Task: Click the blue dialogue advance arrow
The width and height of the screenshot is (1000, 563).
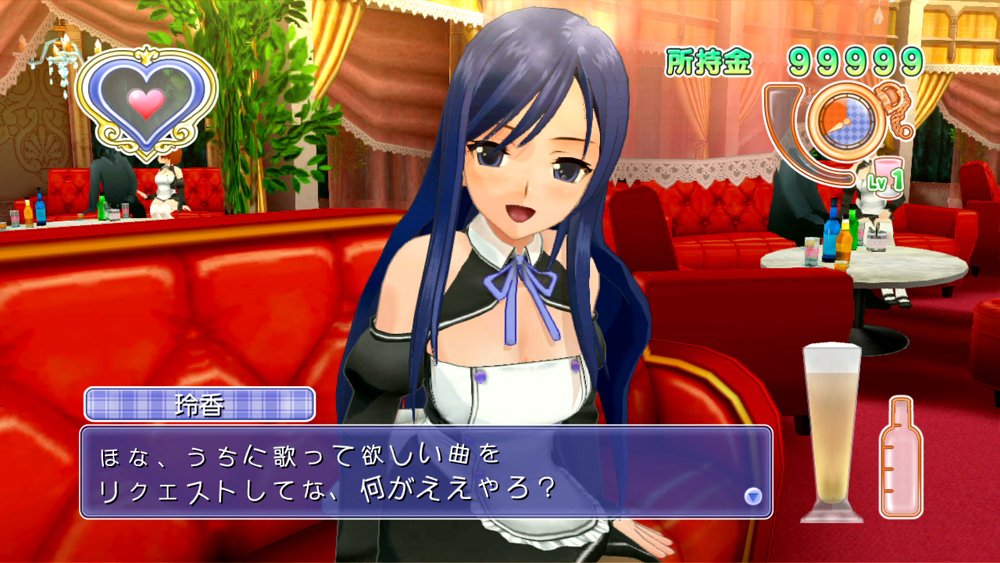Action: (x=754, y=495)
